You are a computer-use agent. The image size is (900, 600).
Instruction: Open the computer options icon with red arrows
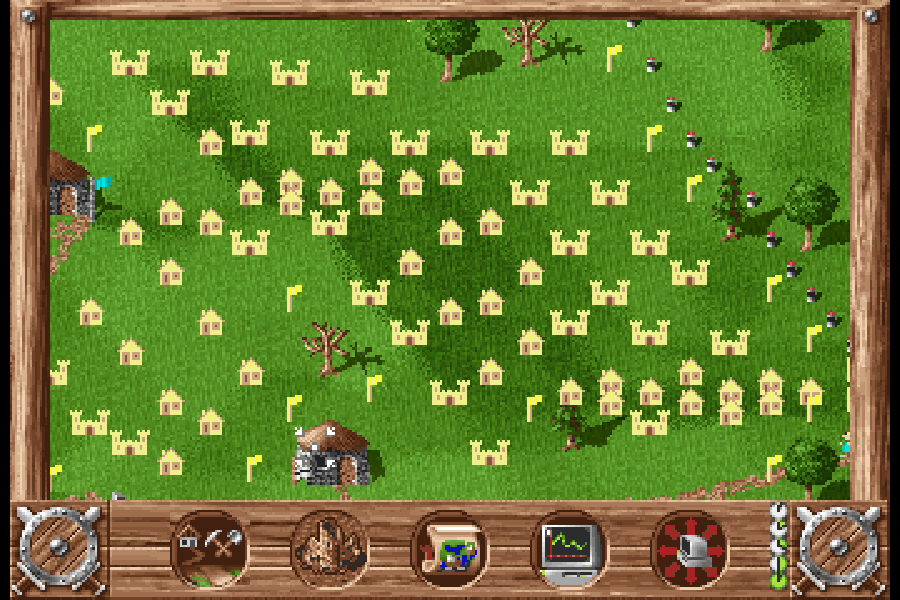point(690,549)
